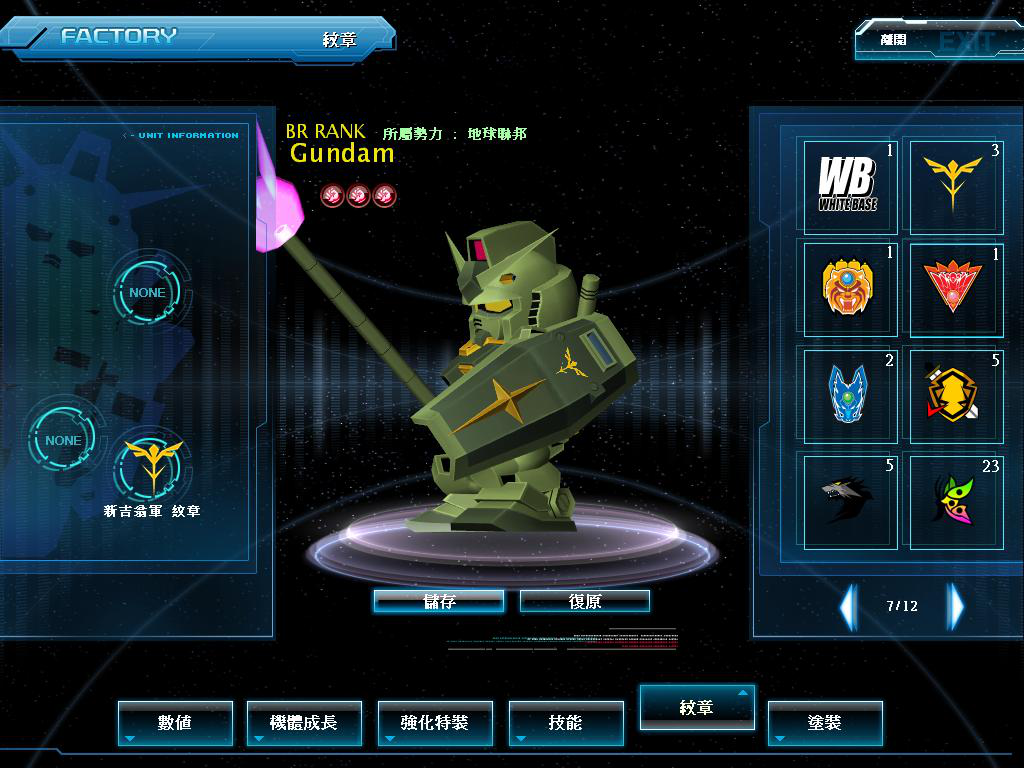Switch to the 數值 tab

(x=175, y=722)
